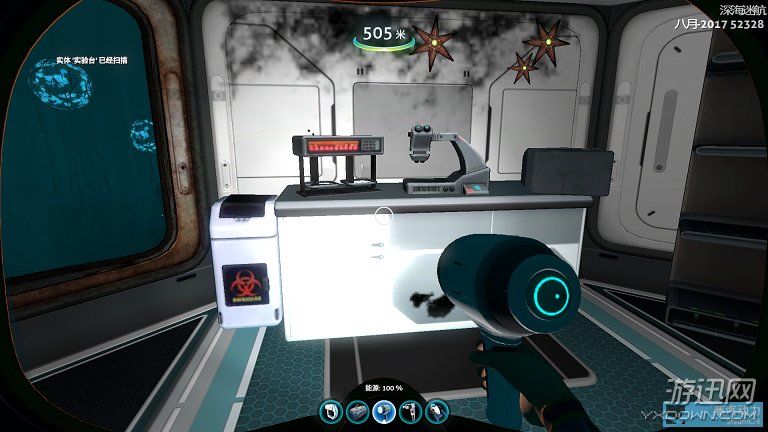Select the highlighted scanner tool slot

tap(383, 411)
